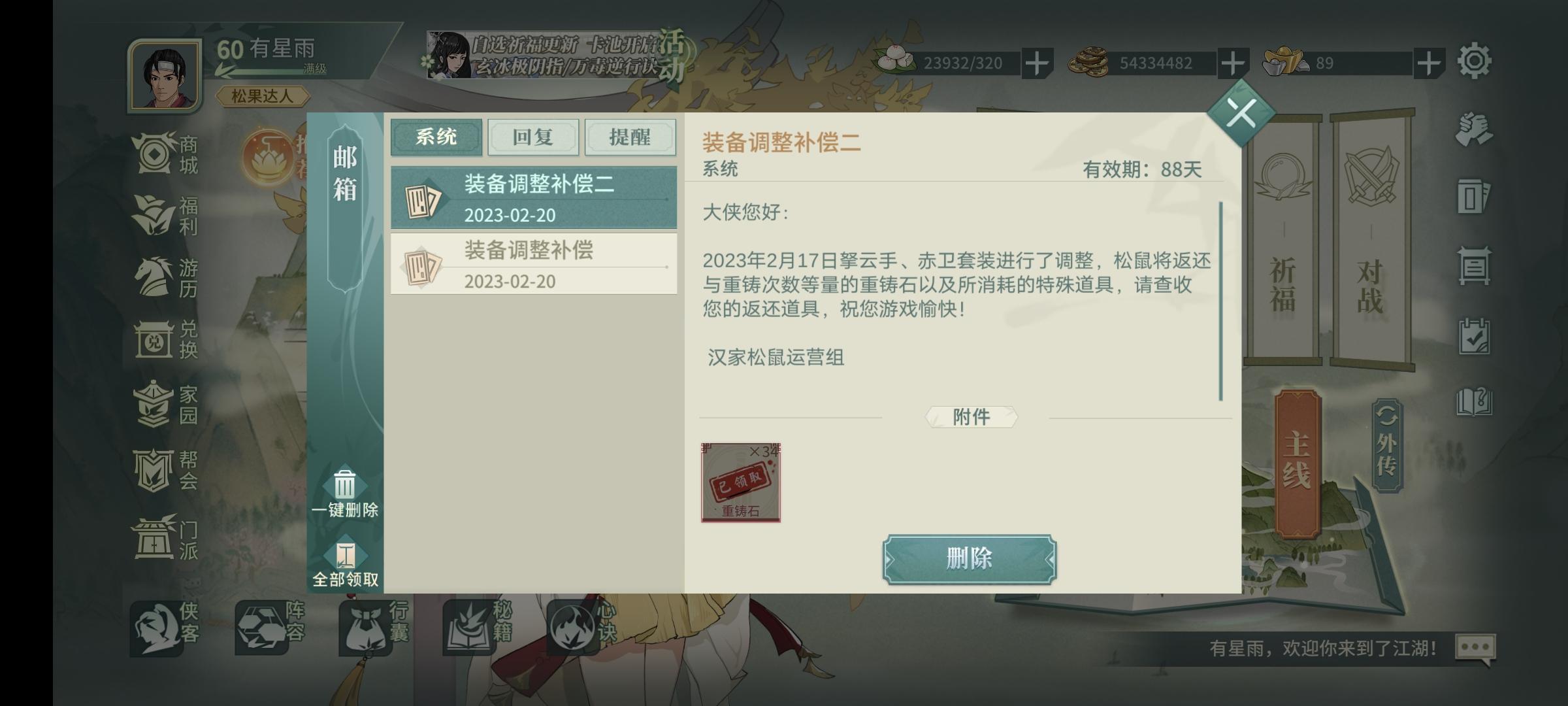The image size is (1568, 706).
Task: Stay on the 系统 mail tab
Action: [x=436, y=137]
